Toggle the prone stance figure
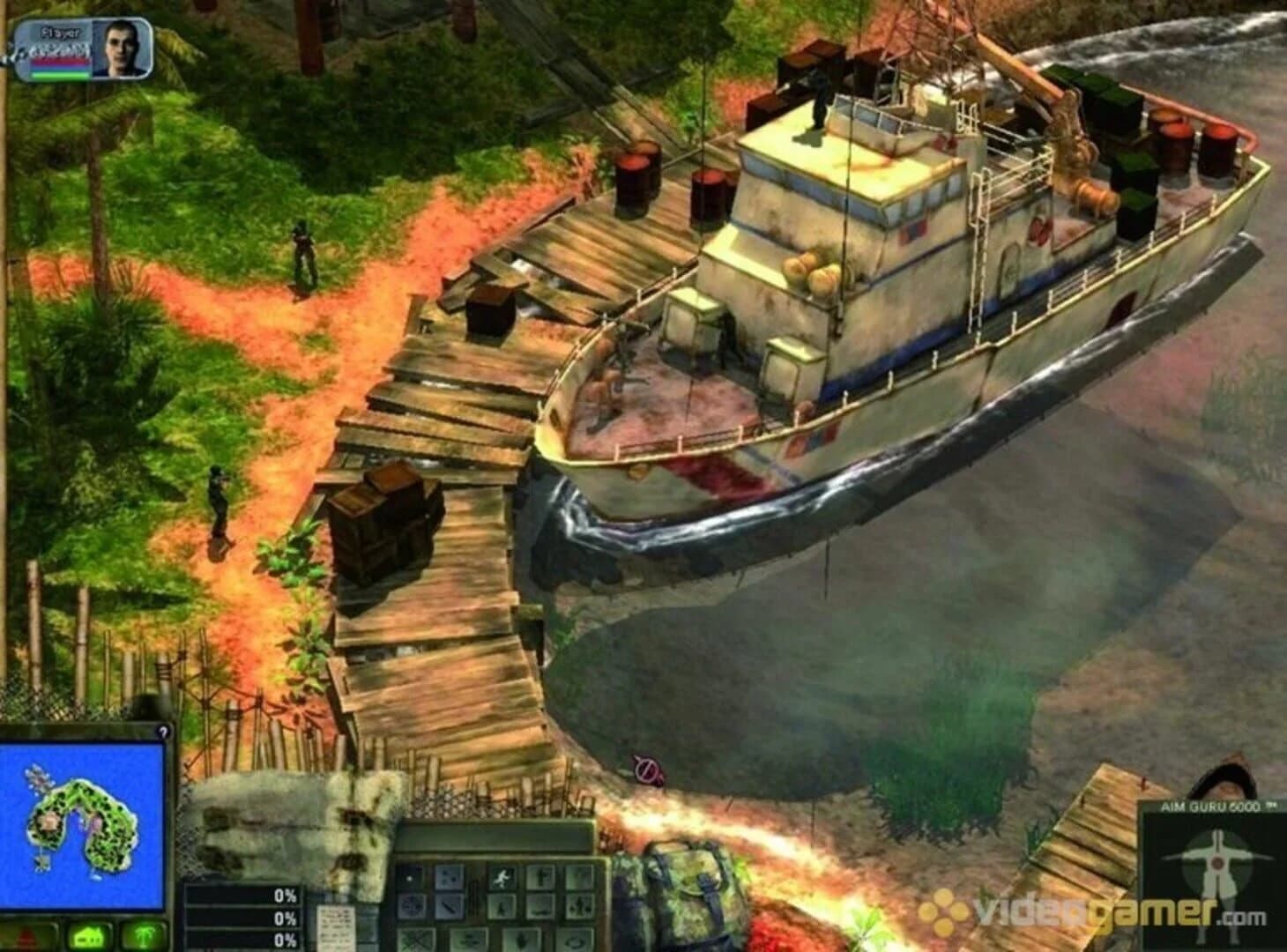1287x952 pixels. (539, 911)
